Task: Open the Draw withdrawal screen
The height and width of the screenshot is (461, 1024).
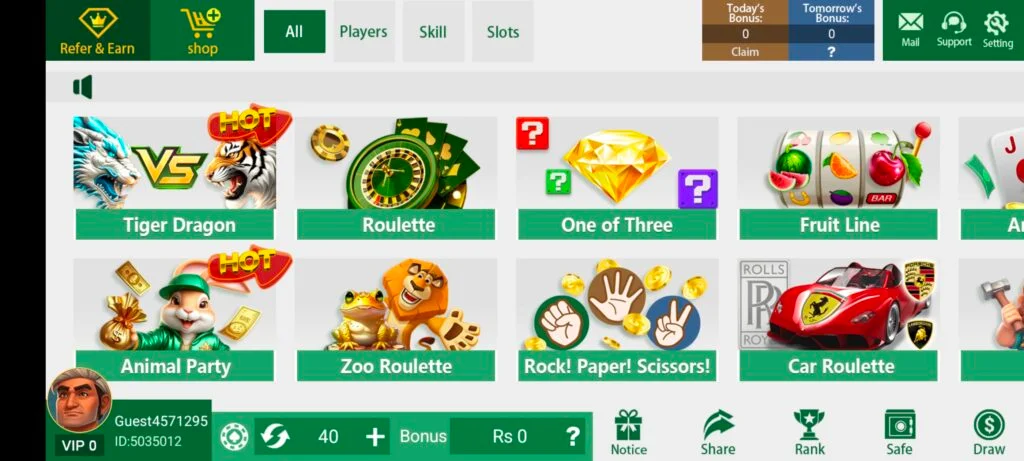Action: click(x=988, y=431)
